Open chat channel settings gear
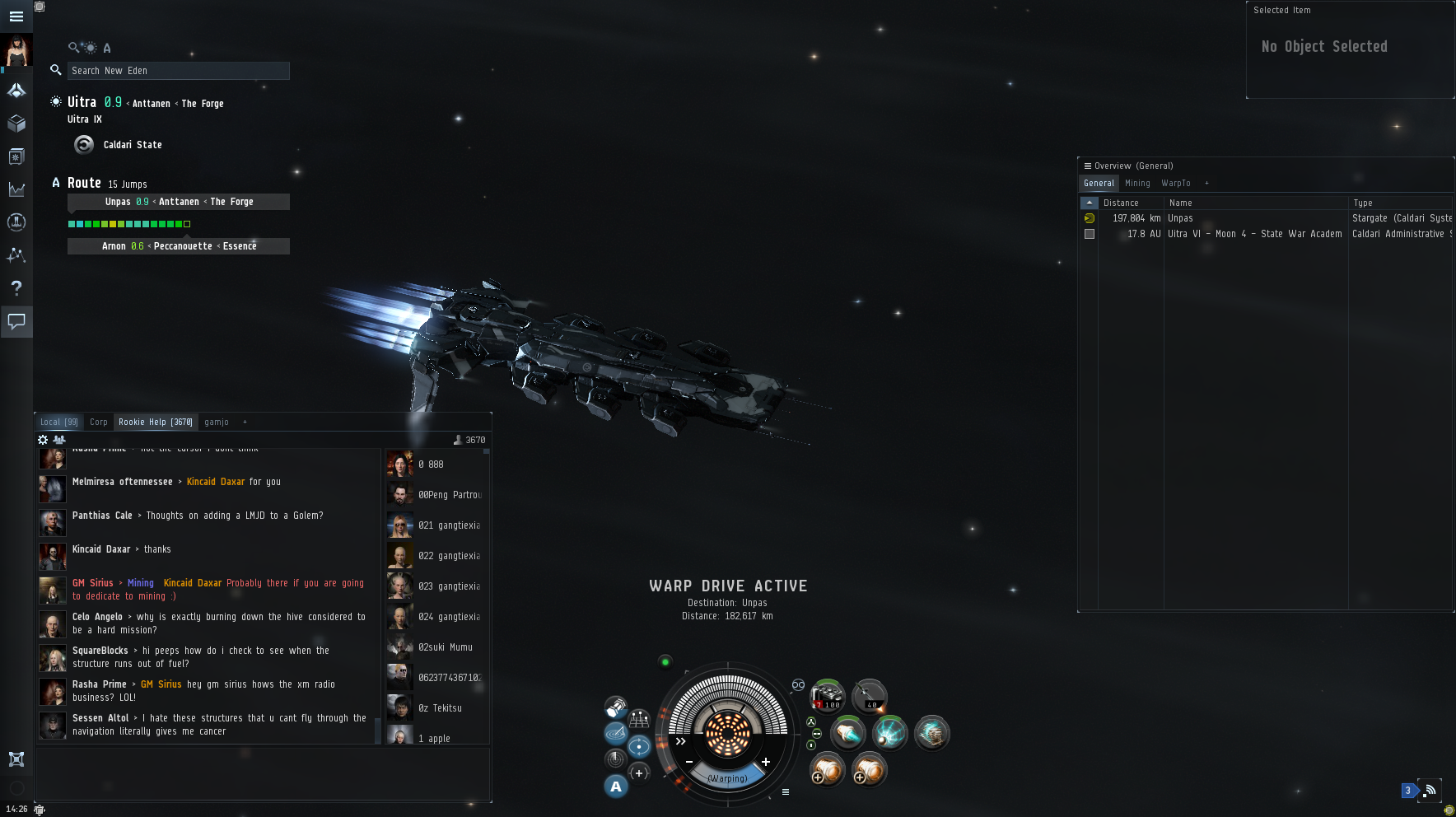This screenshot has width=1456, height=817. [43, 440]
